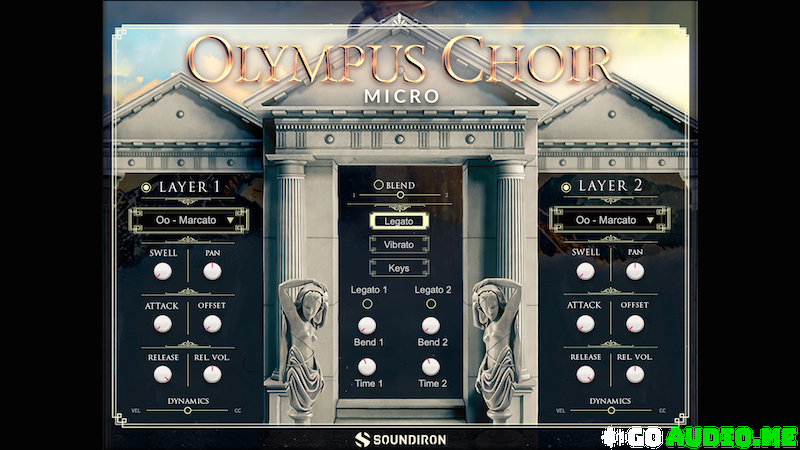Viewport: 800px width, 450px height.
Task: Click the Layer 1 Attack knob
Action: [163, 324]
